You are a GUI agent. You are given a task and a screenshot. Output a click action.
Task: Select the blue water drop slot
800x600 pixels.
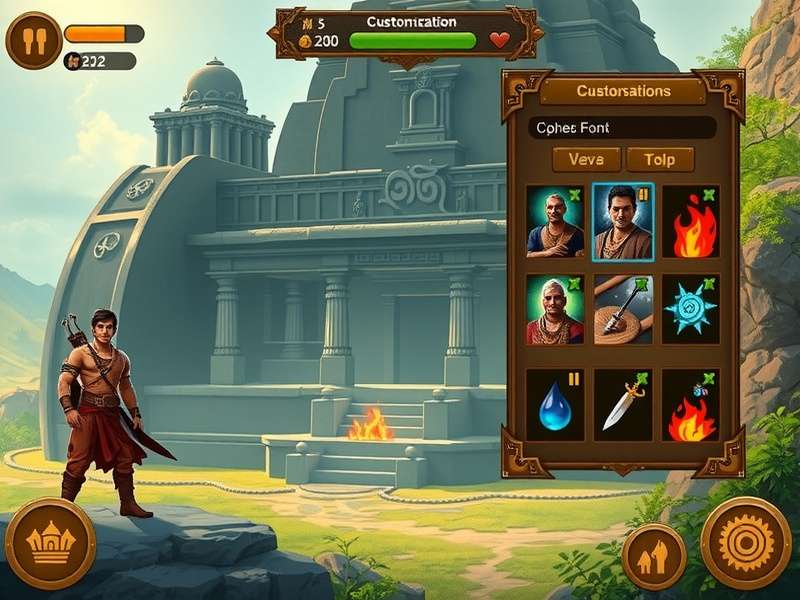click(x=555, y=405)
